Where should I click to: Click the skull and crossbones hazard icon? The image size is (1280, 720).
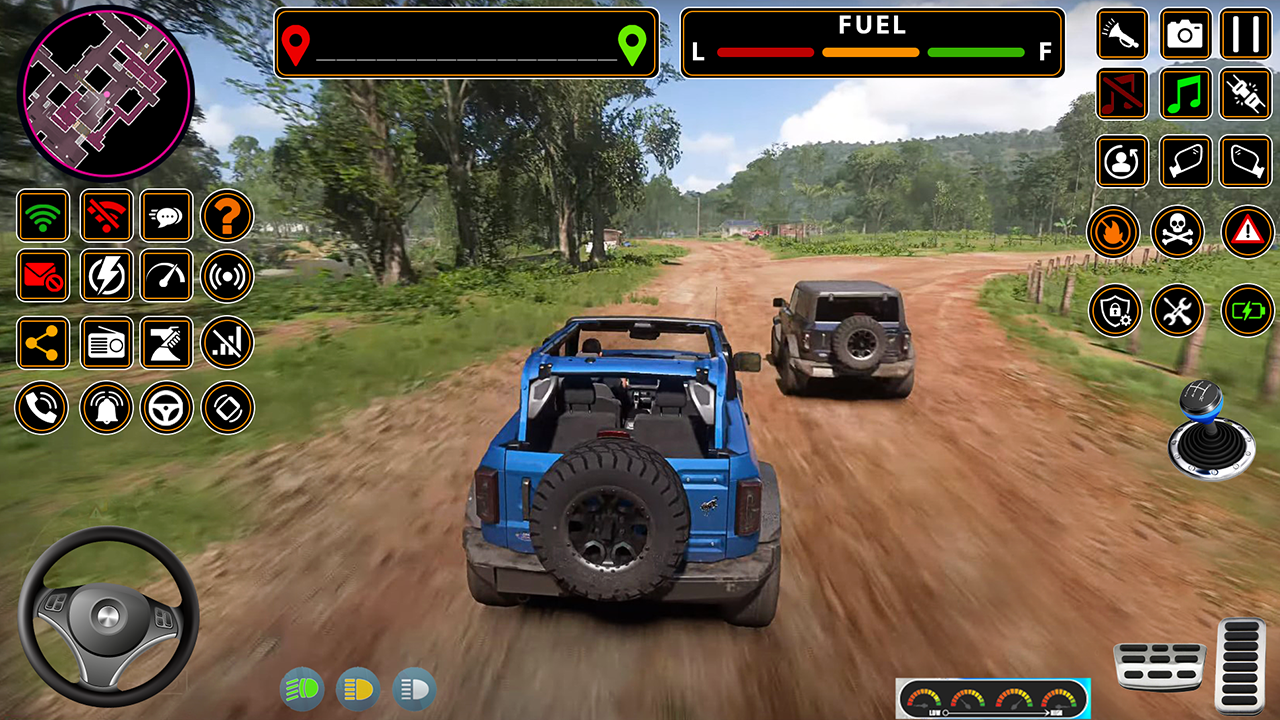(1178, 232)
